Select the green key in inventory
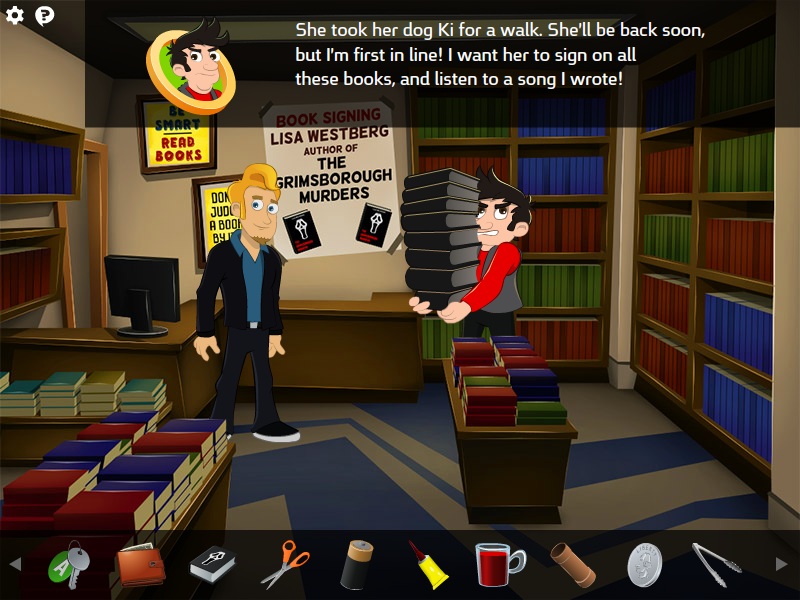This screenshot has height=600, width=800. pos(70,566)
